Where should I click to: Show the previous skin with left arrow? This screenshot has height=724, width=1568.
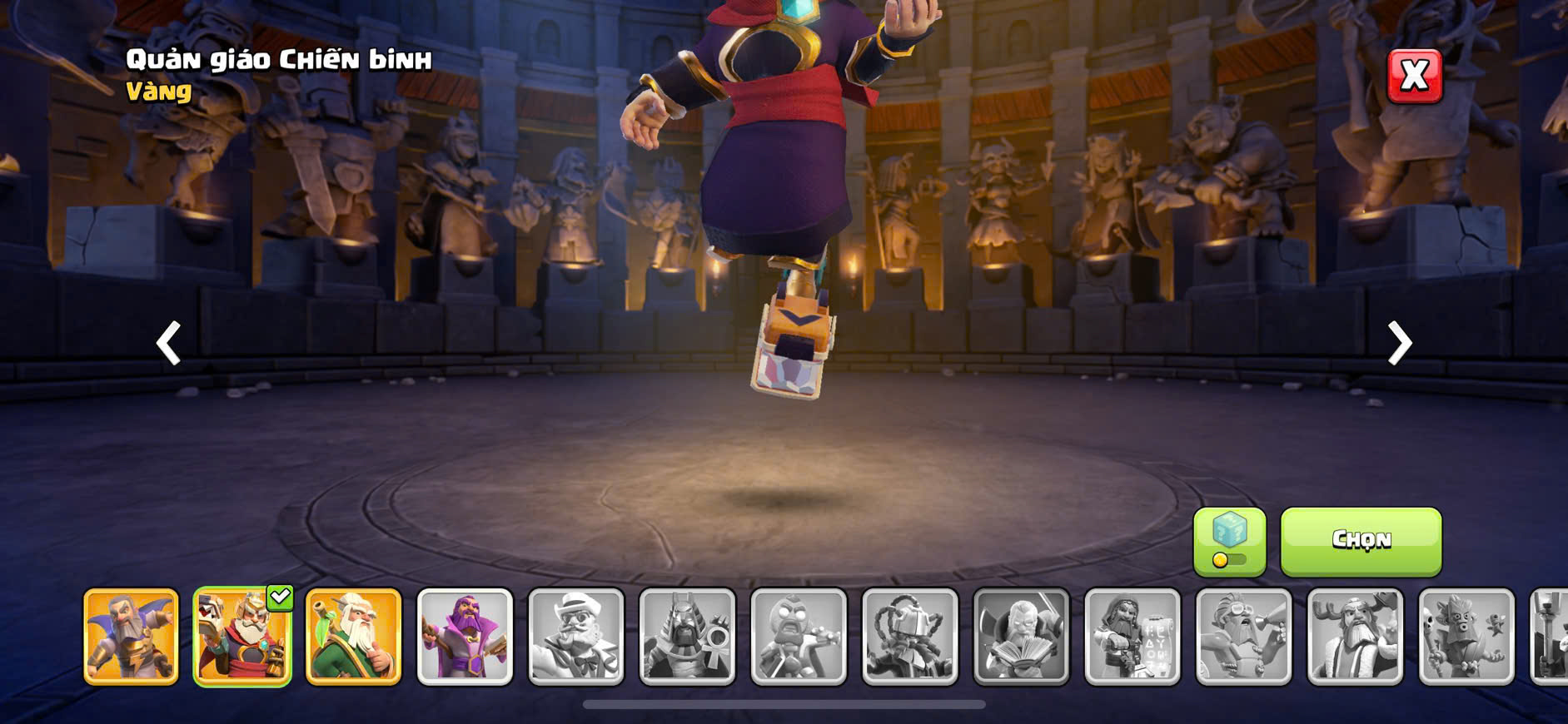point(169,343)
